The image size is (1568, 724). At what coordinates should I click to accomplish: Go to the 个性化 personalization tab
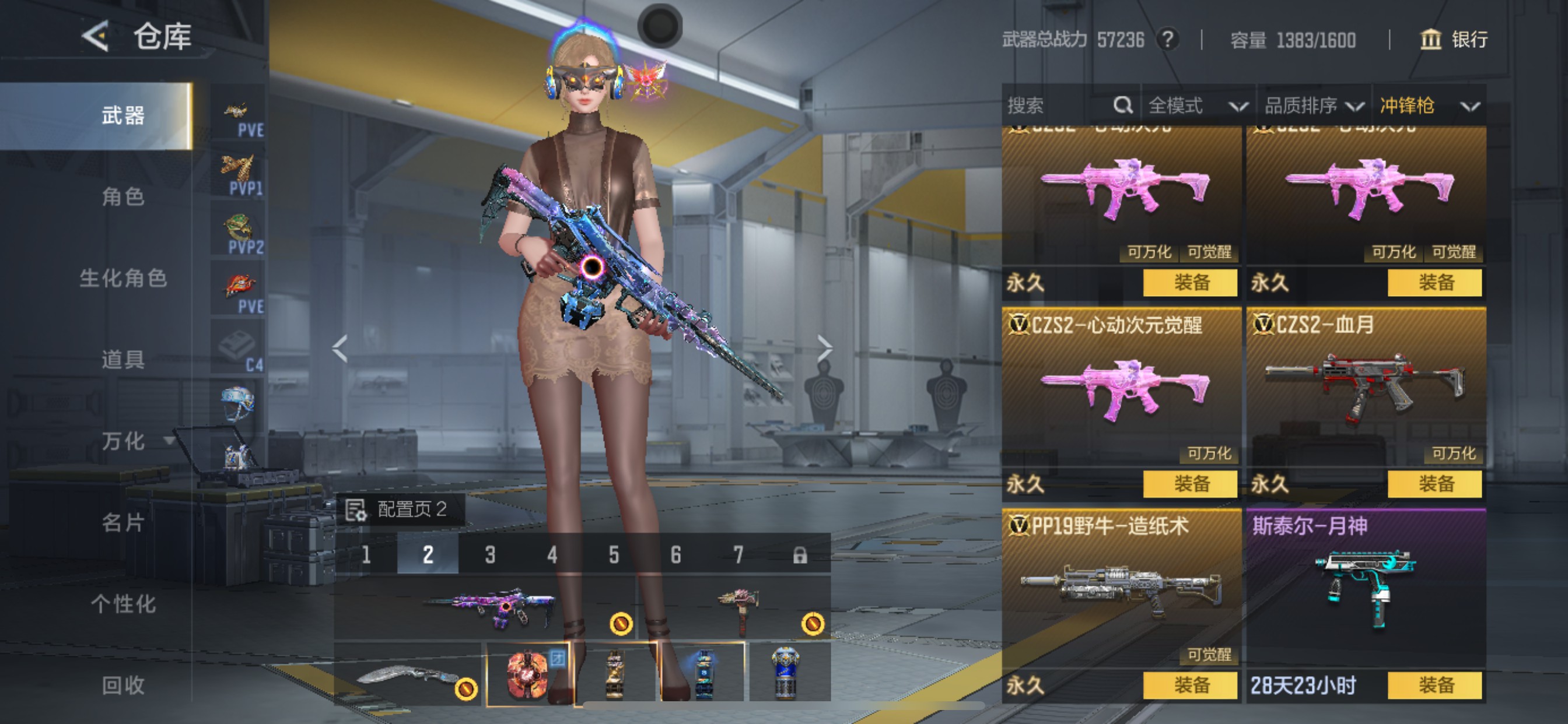123,604
